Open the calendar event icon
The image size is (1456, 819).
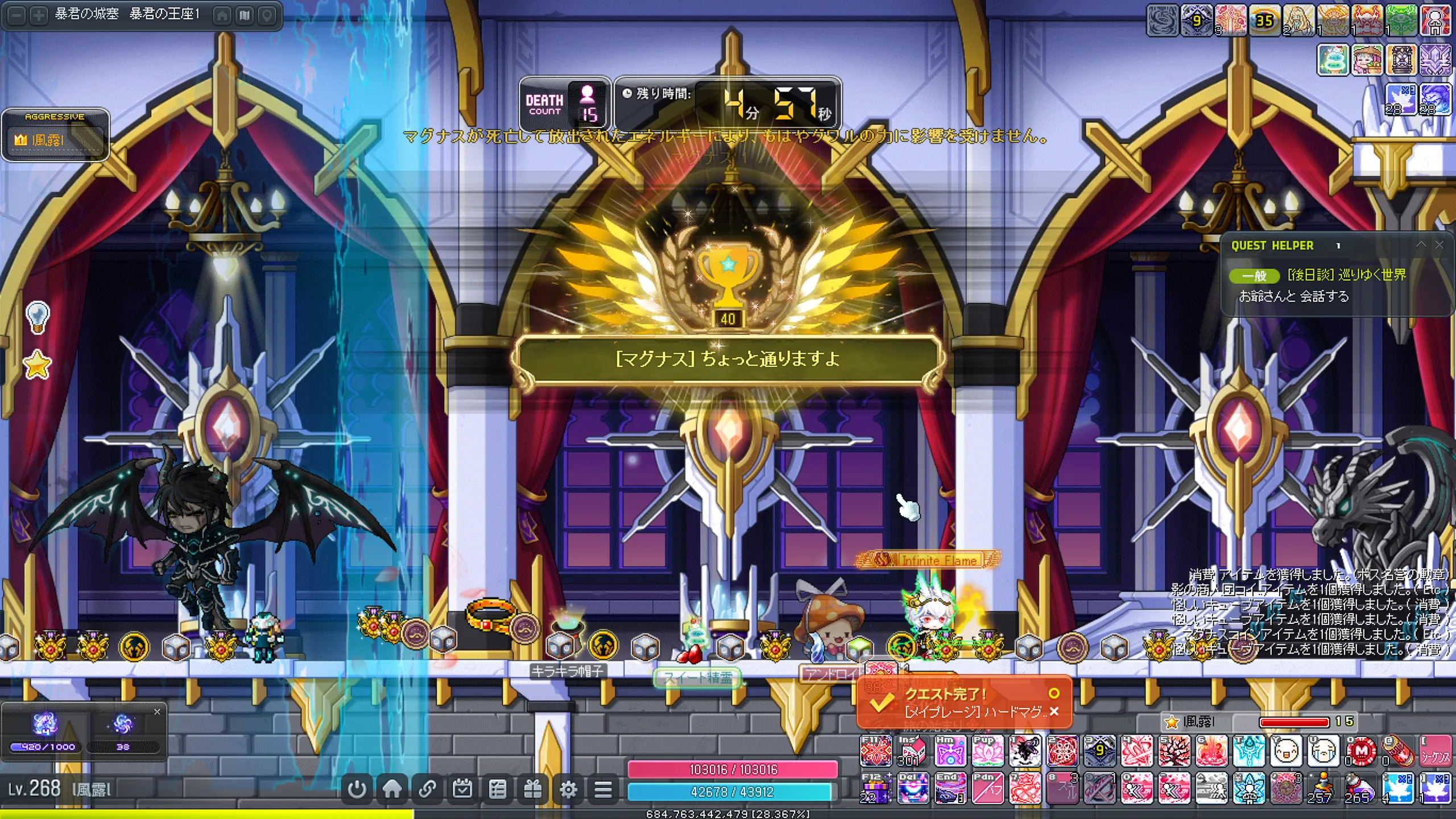click(x=462, y=789)
